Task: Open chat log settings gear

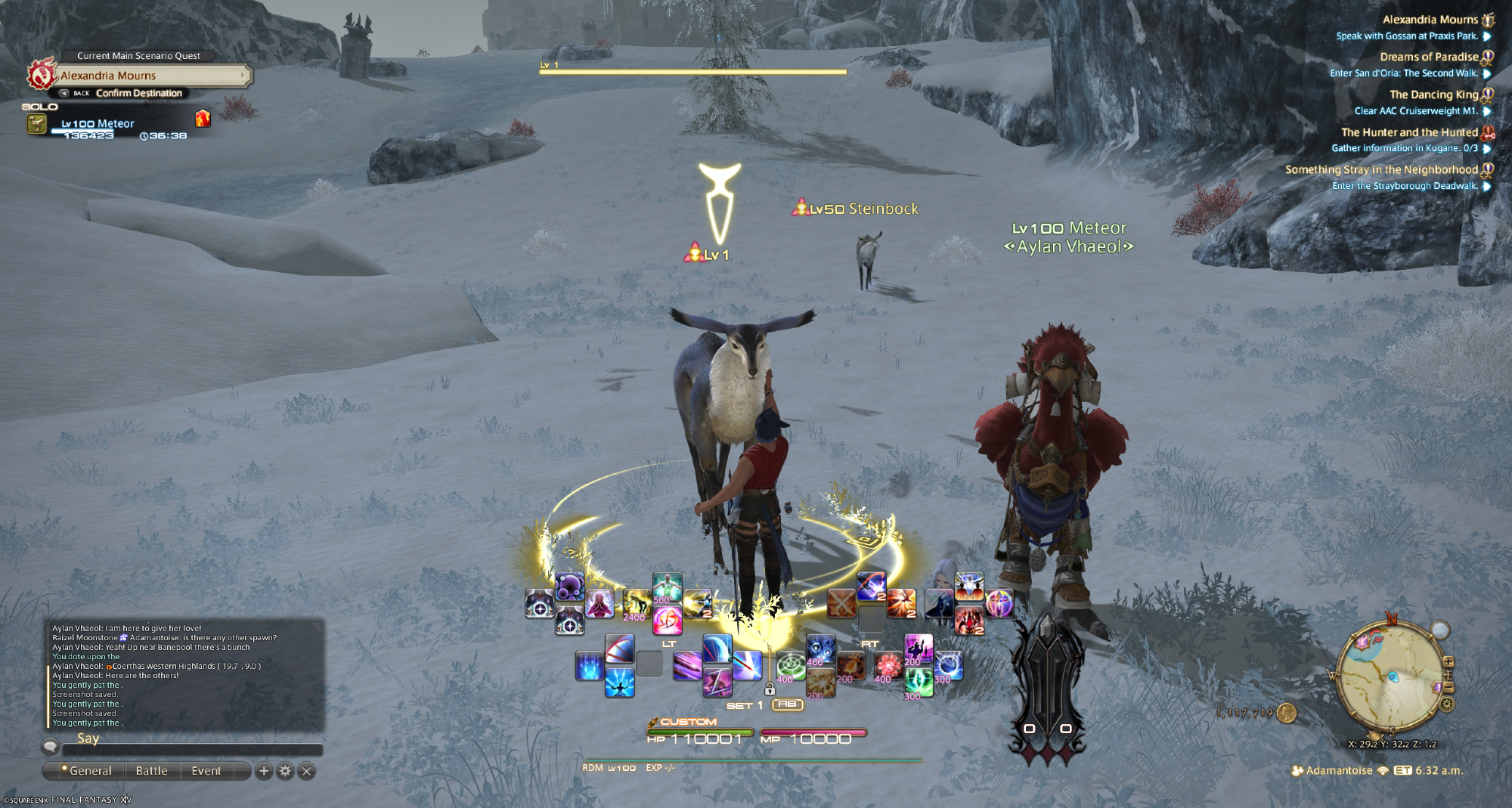Action: [285, 771]
